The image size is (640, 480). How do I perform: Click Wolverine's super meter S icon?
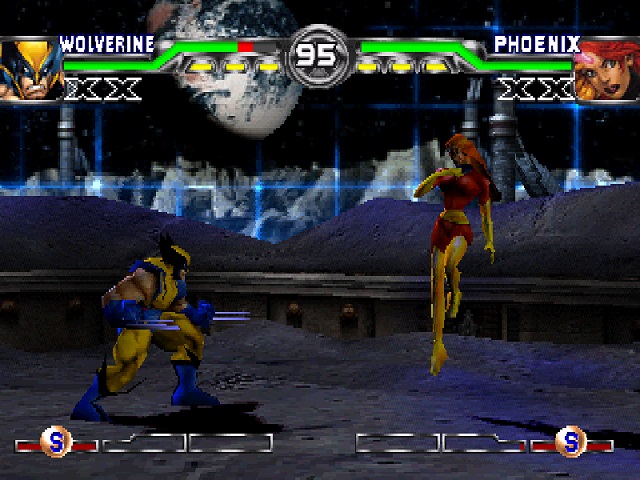[55, 441]
